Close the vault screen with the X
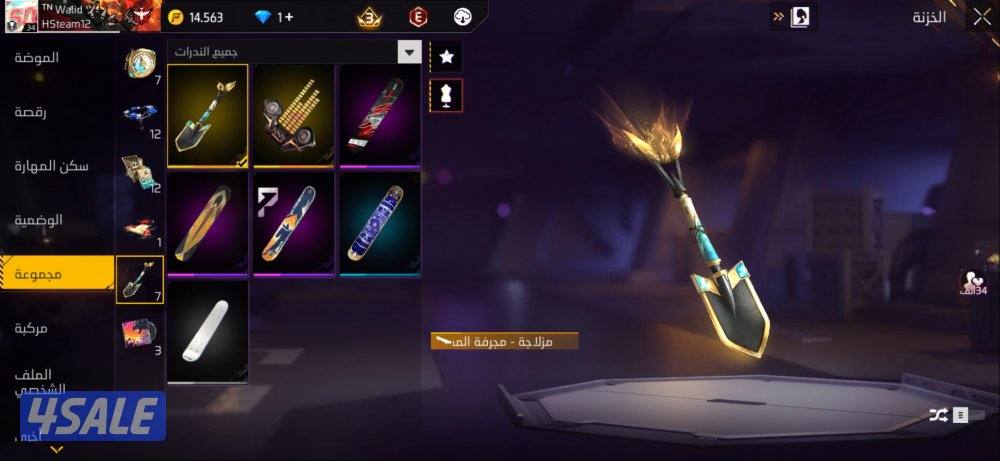Image resolution: width=1000 pixels, height=461 pixels. pos(981,17)
